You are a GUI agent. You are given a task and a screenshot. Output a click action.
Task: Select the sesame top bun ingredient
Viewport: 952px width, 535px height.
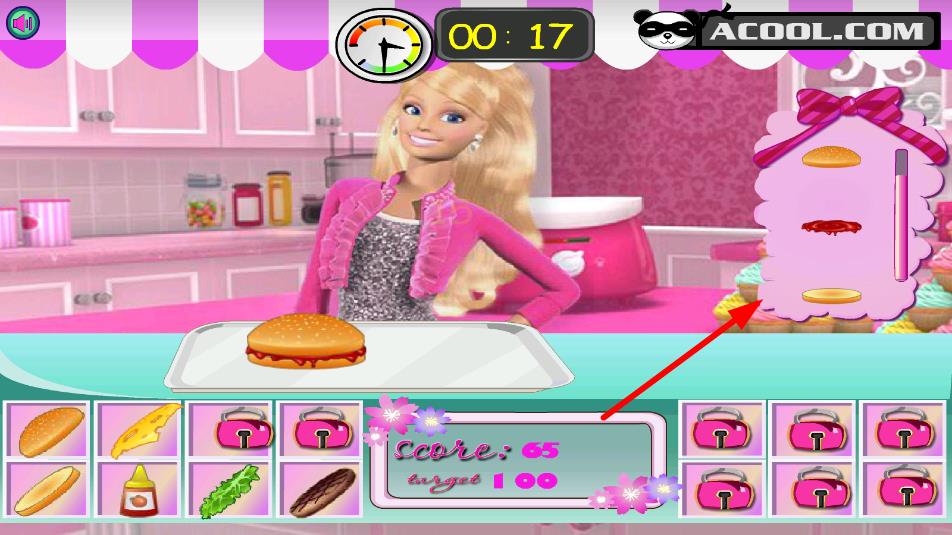[46, 430]
